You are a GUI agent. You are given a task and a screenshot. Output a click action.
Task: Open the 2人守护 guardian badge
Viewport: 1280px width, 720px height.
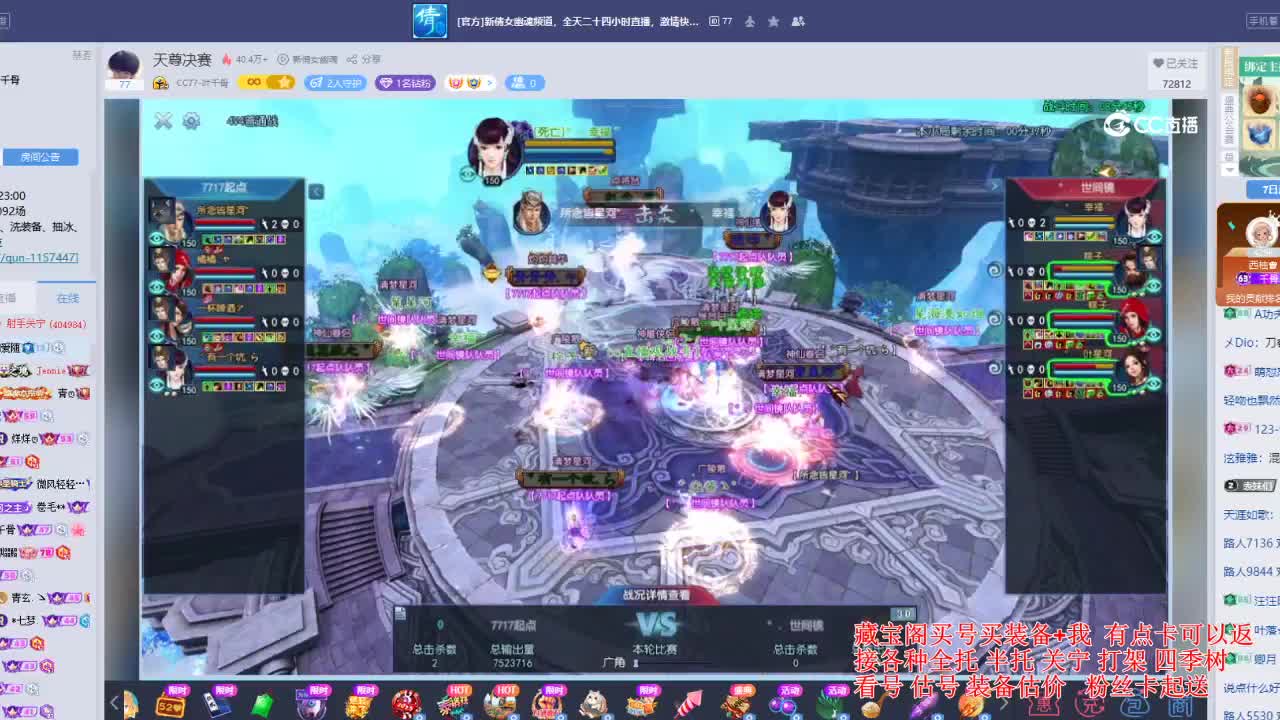pos(338,83)
